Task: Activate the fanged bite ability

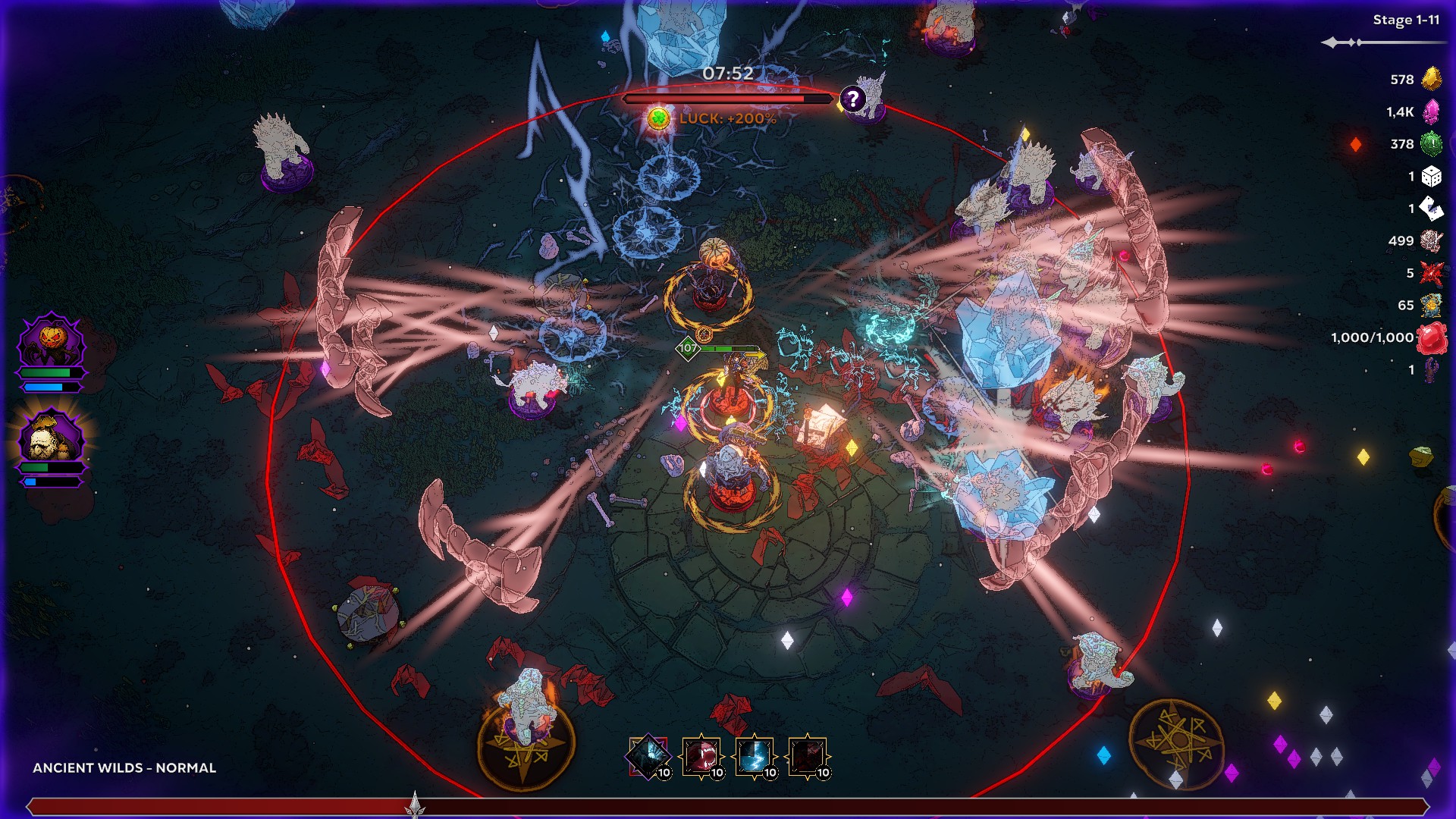Action: point(701,756)
